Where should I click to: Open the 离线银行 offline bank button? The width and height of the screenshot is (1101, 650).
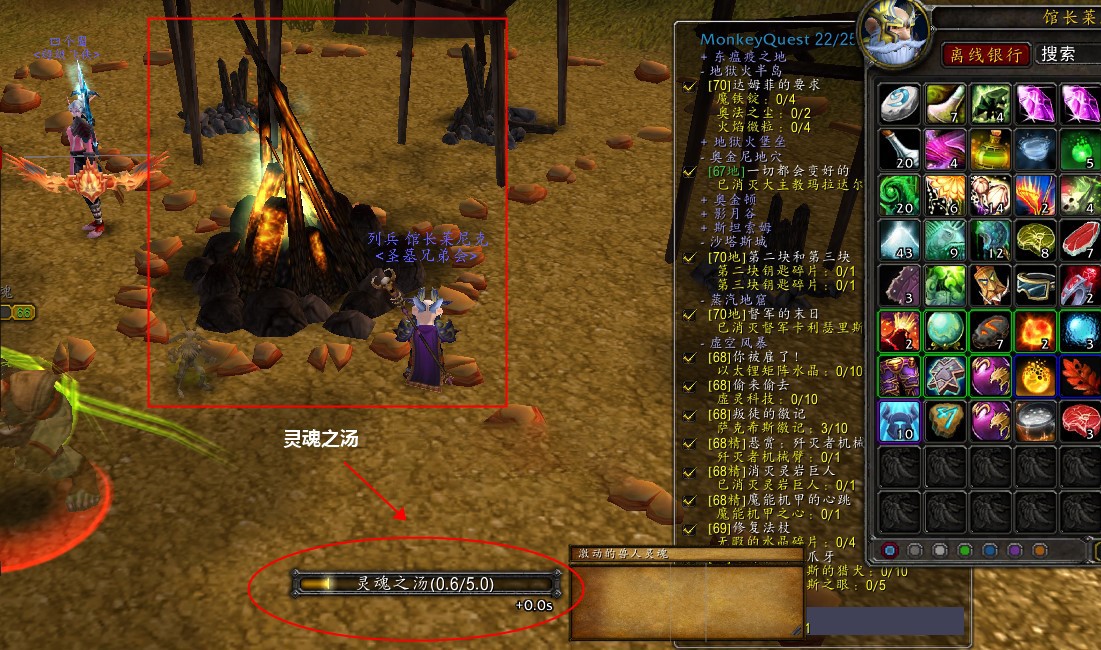click(x=986, y=54)
